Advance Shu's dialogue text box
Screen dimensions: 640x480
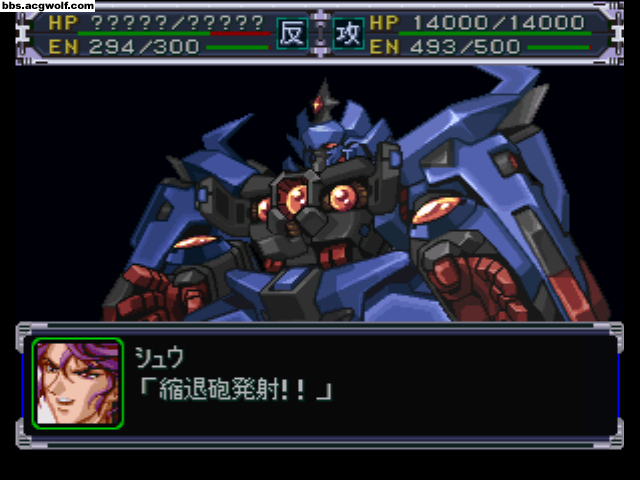pos(370,383)
